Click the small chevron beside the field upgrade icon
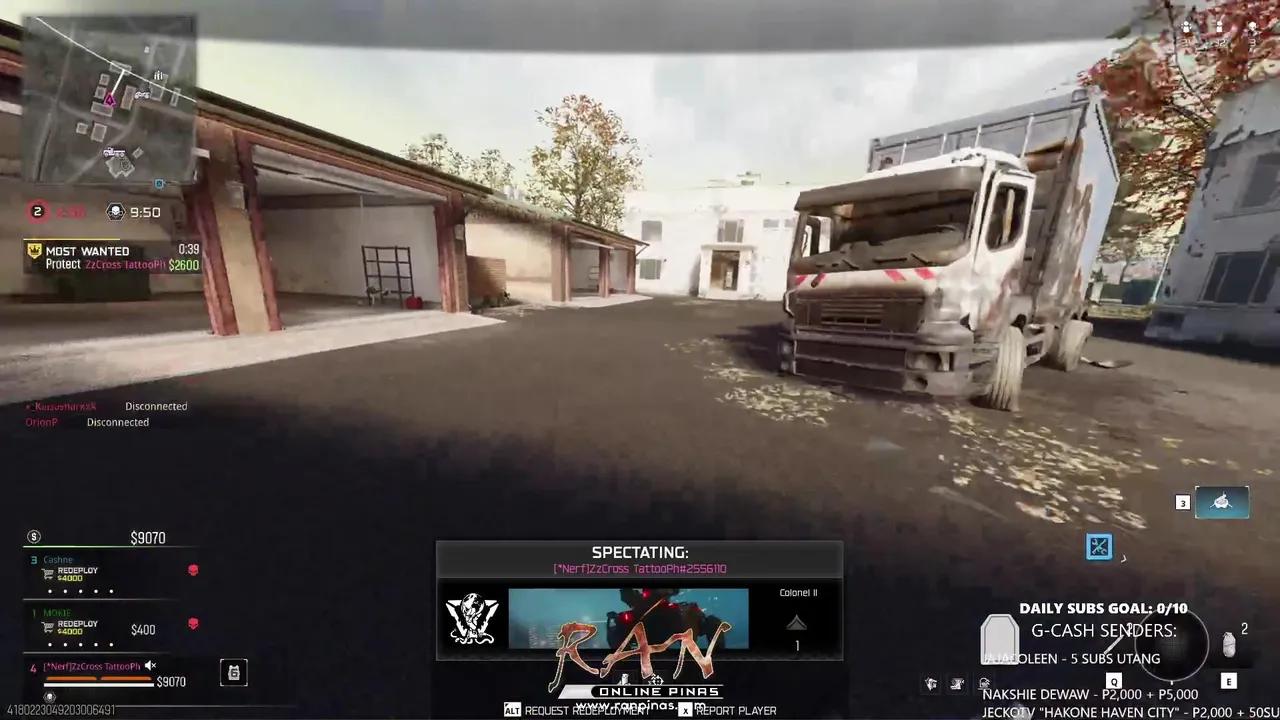This screenshot has height=720, width=1280. (1124, 558)
